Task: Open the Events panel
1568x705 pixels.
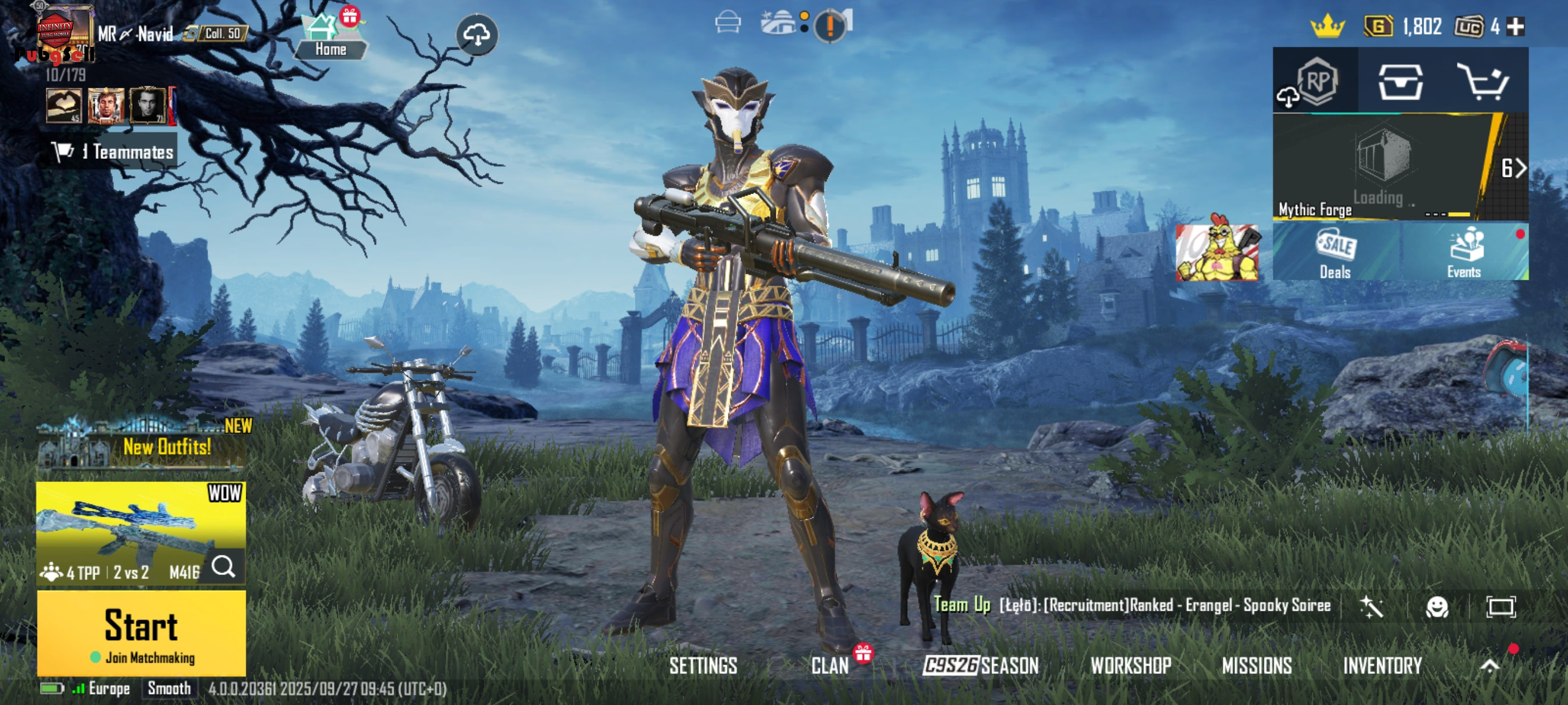Action: (1464, 252)
